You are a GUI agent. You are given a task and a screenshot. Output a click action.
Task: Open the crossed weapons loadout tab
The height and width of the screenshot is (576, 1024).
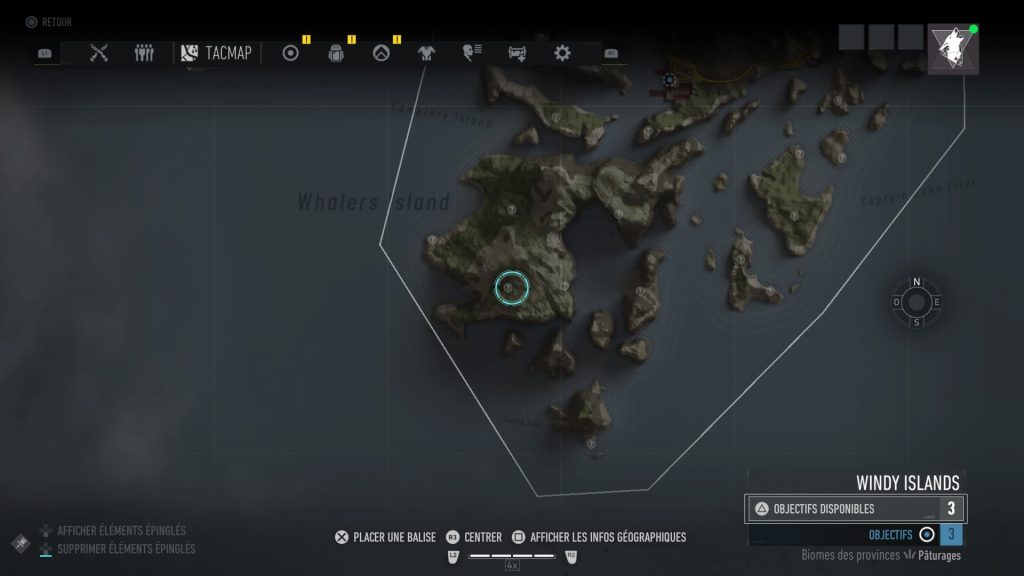[x=98, y=53]
